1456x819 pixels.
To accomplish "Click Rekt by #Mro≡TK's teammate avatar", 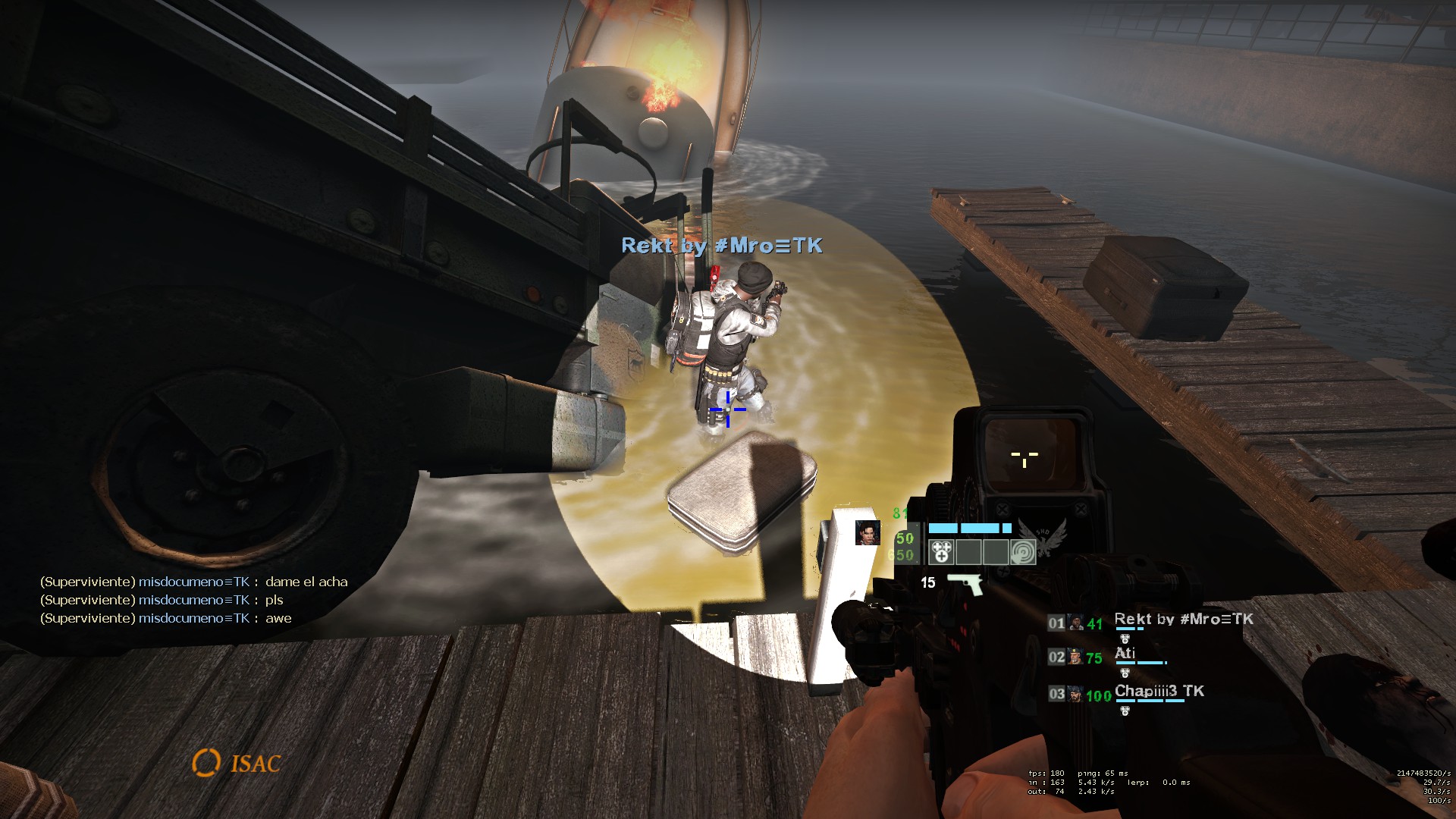I will tap(1076, 623).
